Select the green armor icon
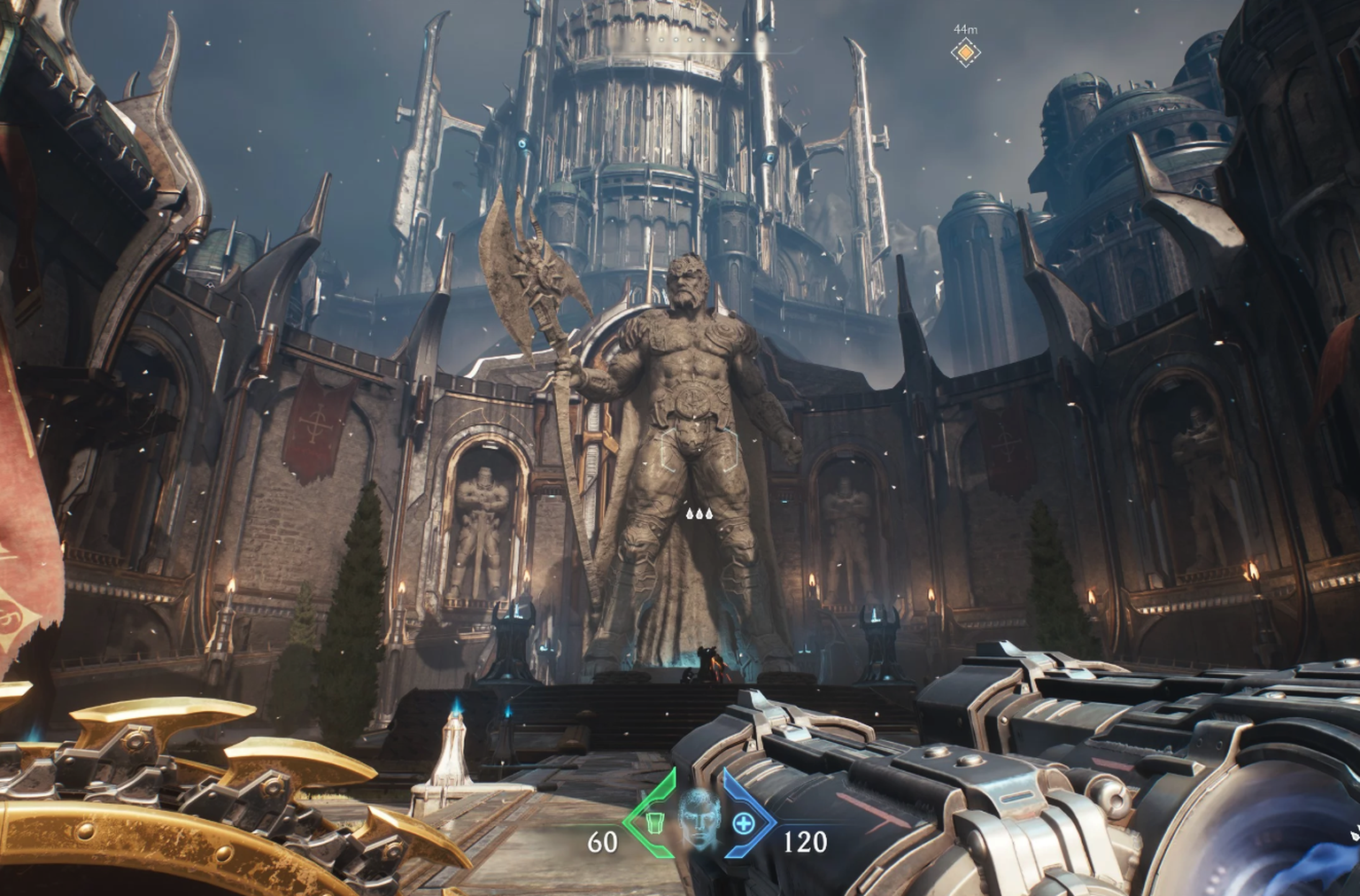Image resolution: width=1360 pixels, height=896 pixels. (x=654, y=823)
